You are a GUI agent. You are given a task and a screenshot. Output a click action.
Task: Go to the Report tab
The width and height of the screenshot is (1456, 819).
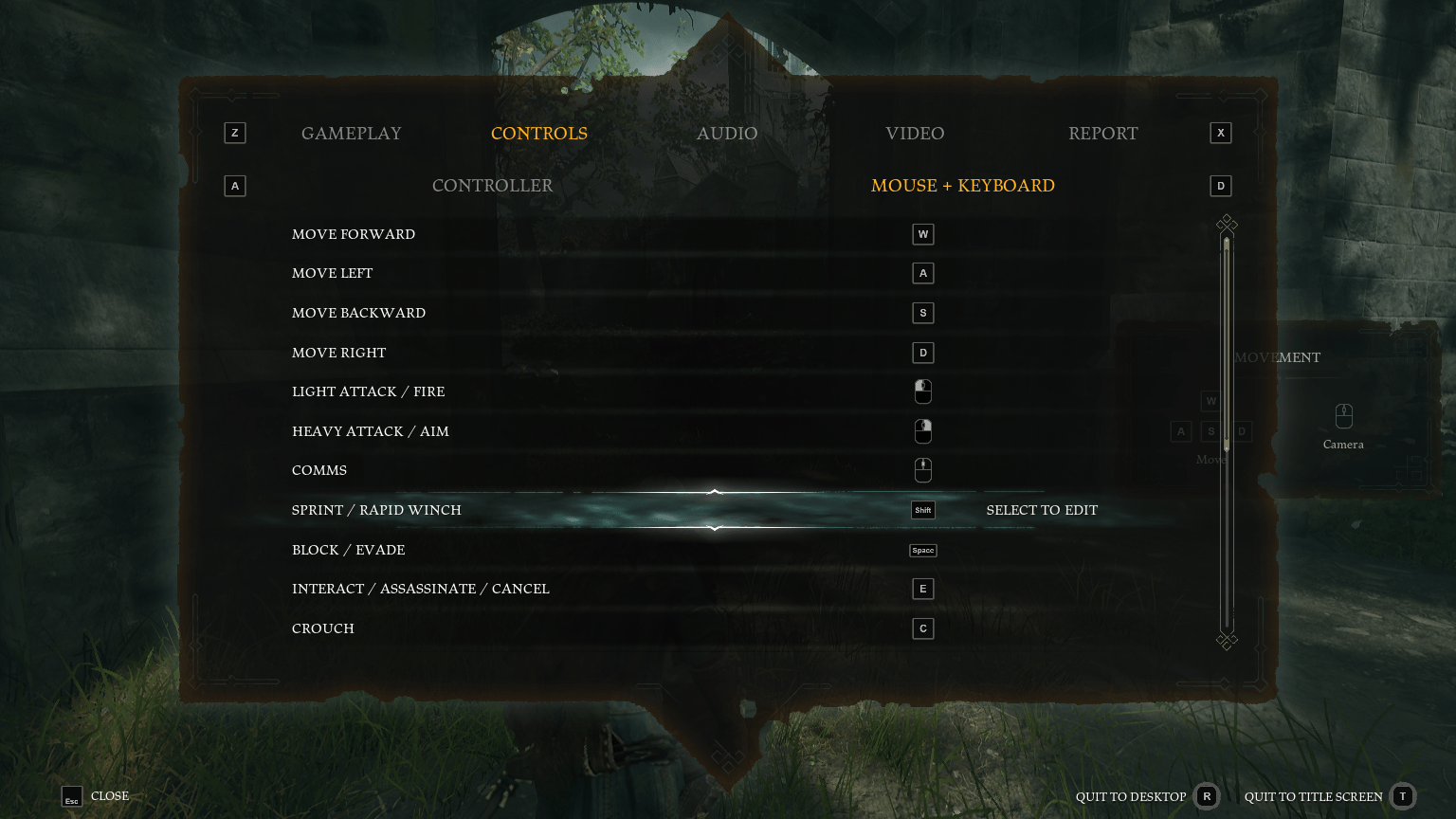tap(1102, 134)
